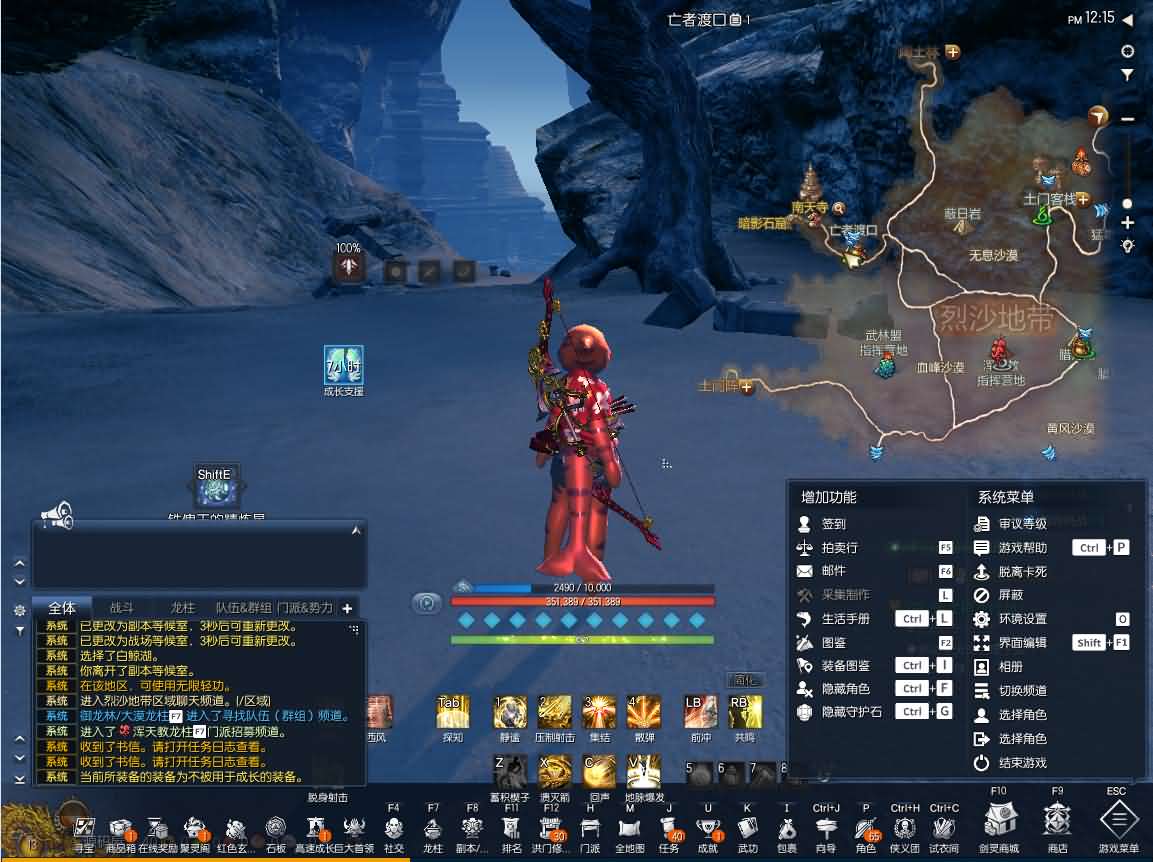
Task: Select 签到 daily check-in
Action: pyautogui.click(x=833, y=524)
